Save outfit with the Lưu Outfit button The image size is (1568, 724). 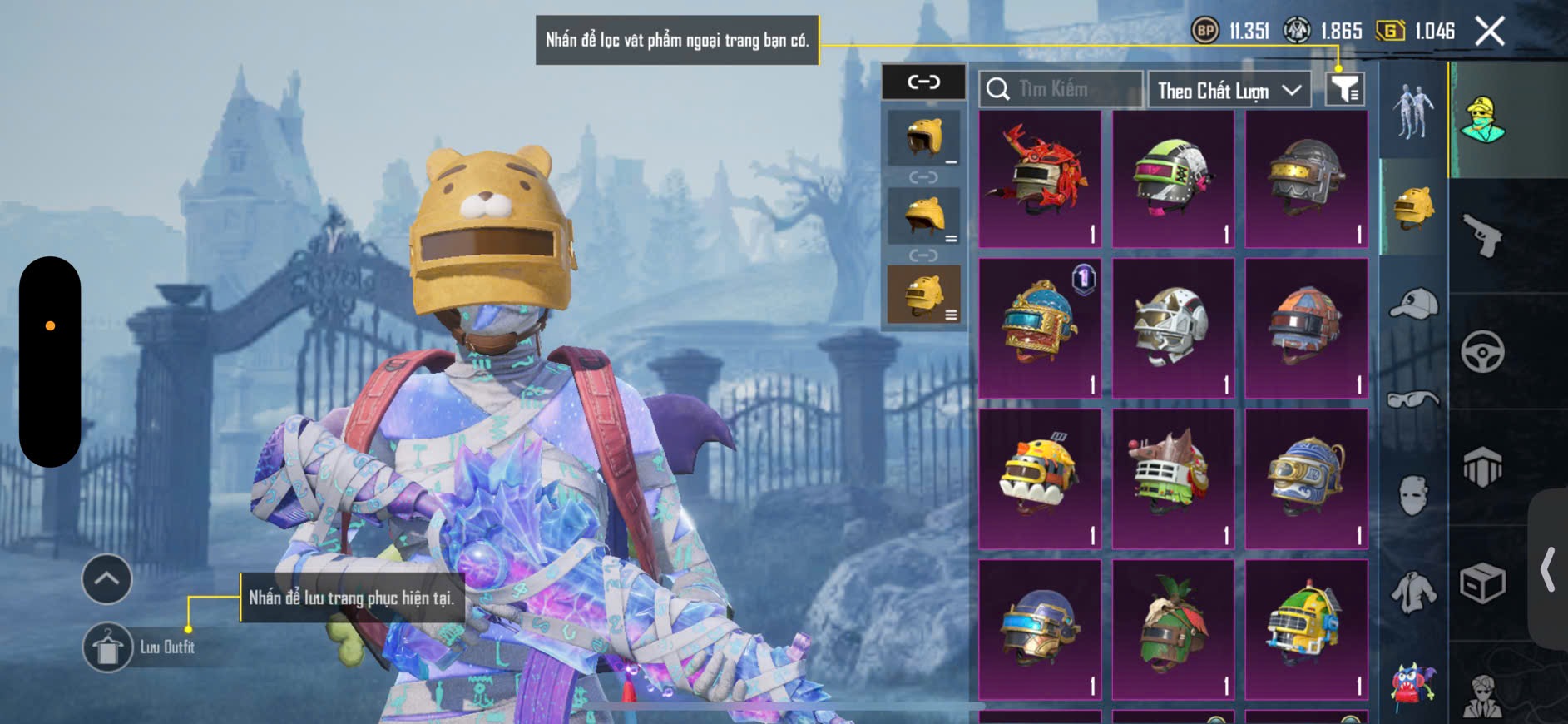tap(108, 647)
